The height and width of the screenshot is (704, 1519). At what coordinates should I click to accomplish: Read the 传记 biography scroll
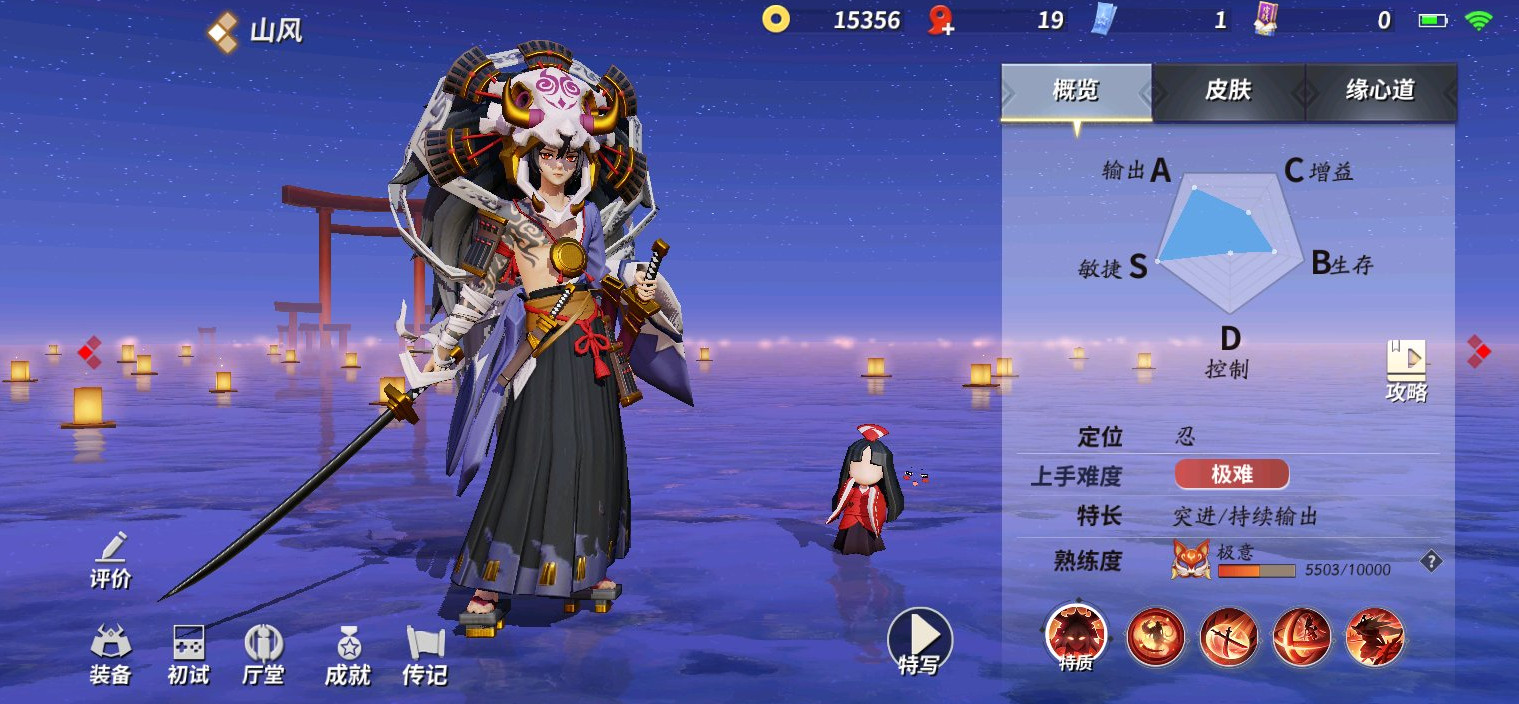coord(425,655)
